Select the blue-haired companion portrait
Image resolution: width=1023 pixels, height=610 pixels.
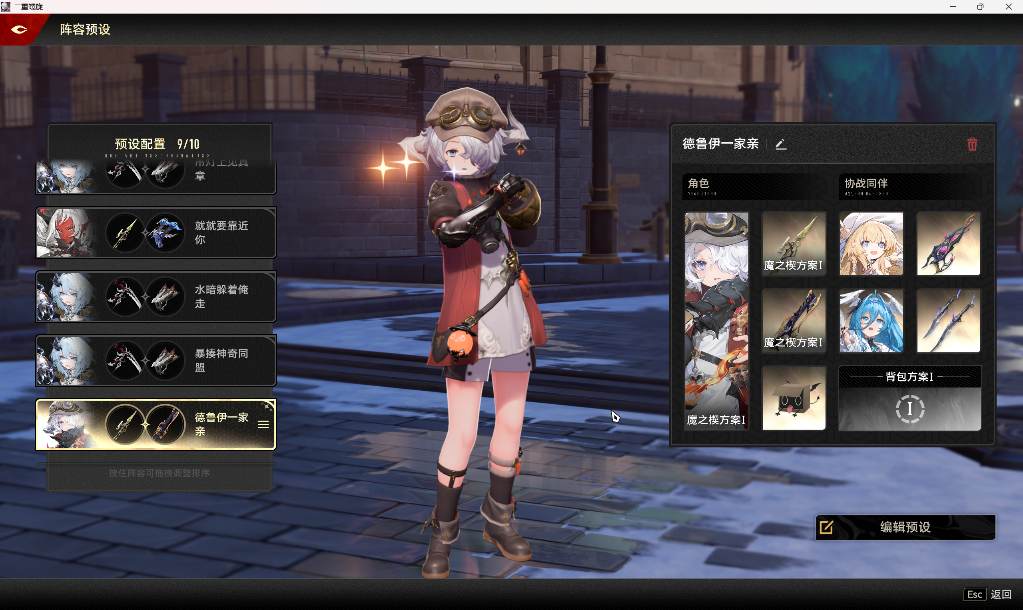click(871, 321)
